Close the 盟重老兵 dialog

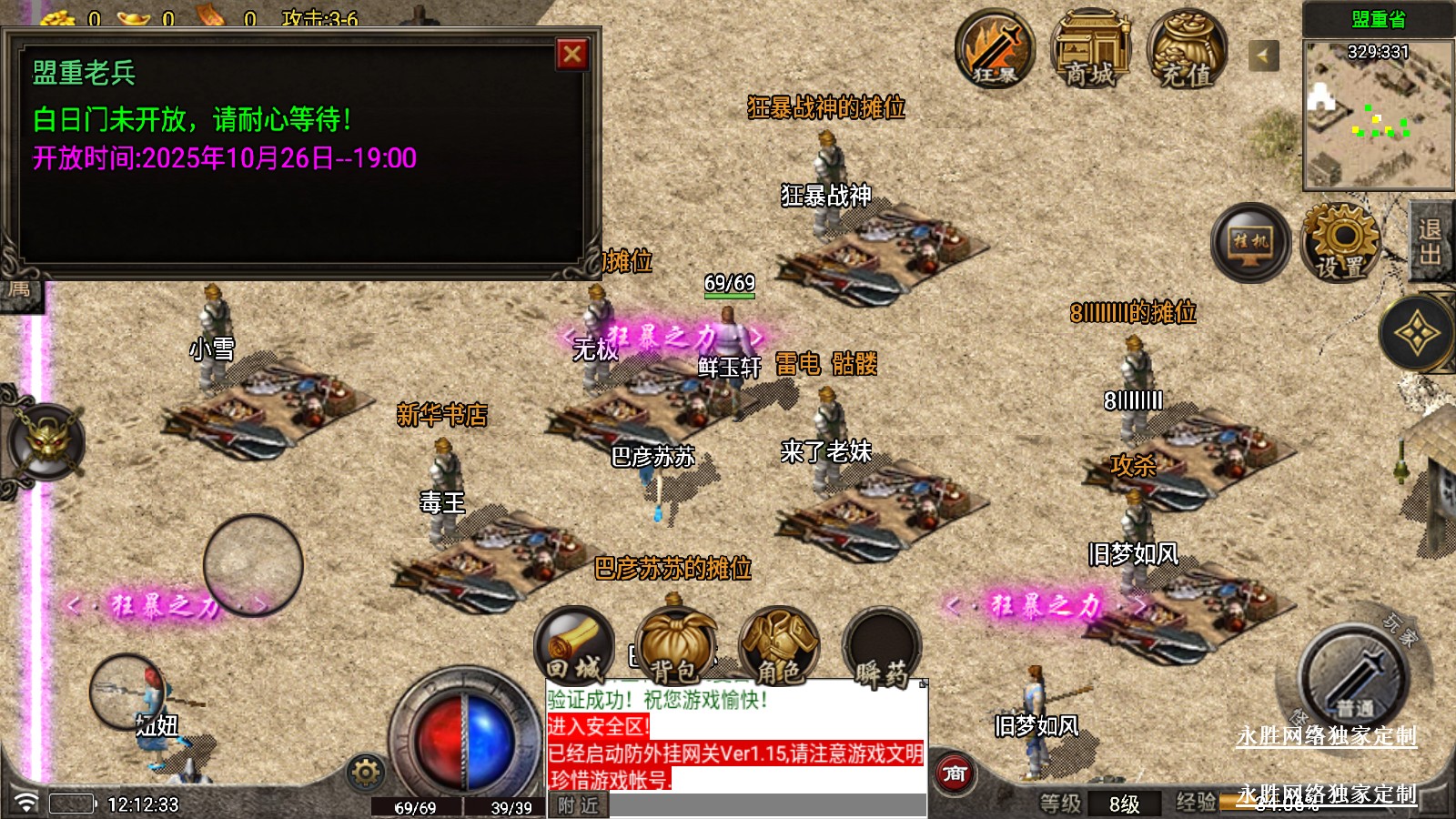572,55
